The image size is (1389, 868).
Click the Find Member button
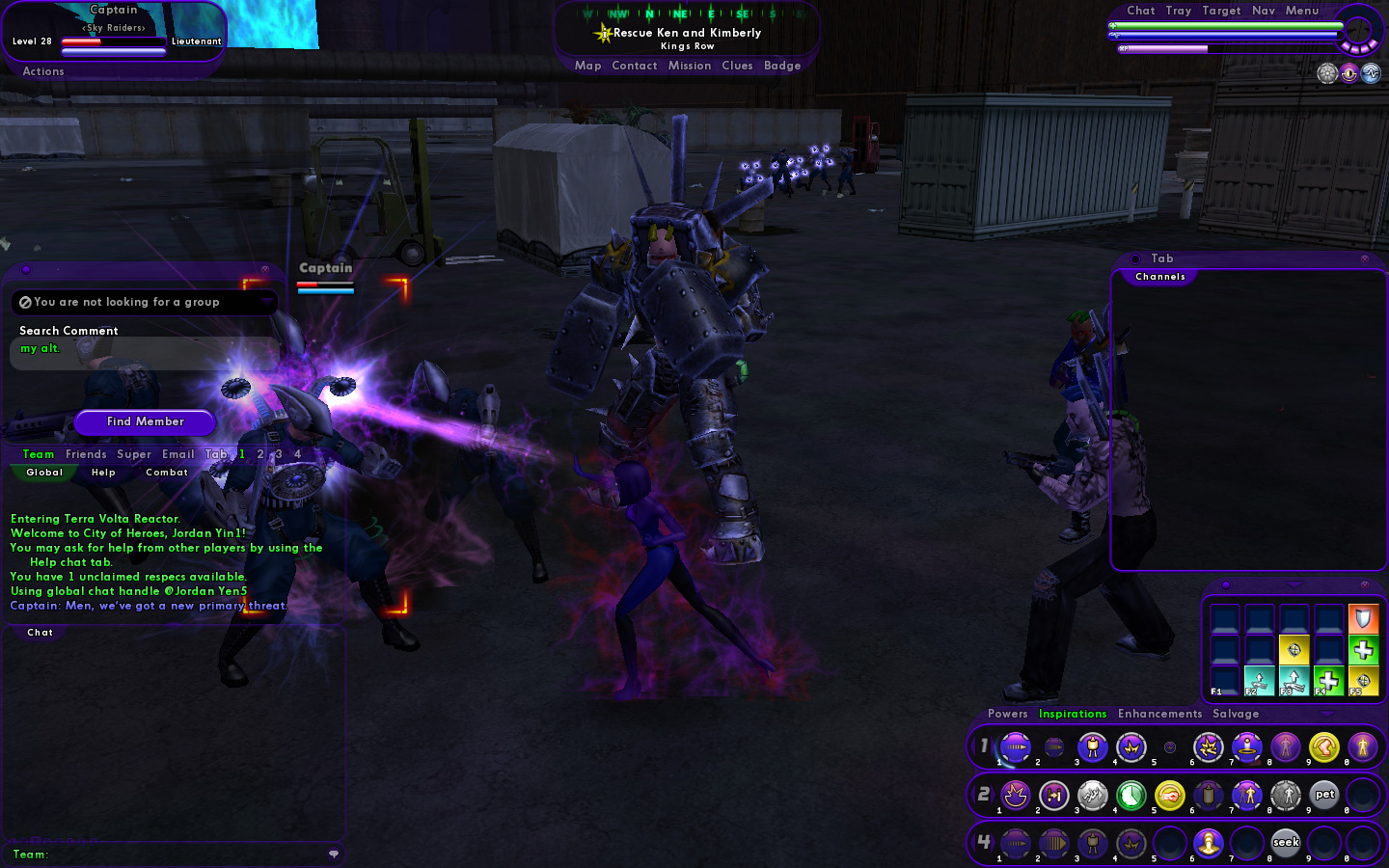coord(145,421)
